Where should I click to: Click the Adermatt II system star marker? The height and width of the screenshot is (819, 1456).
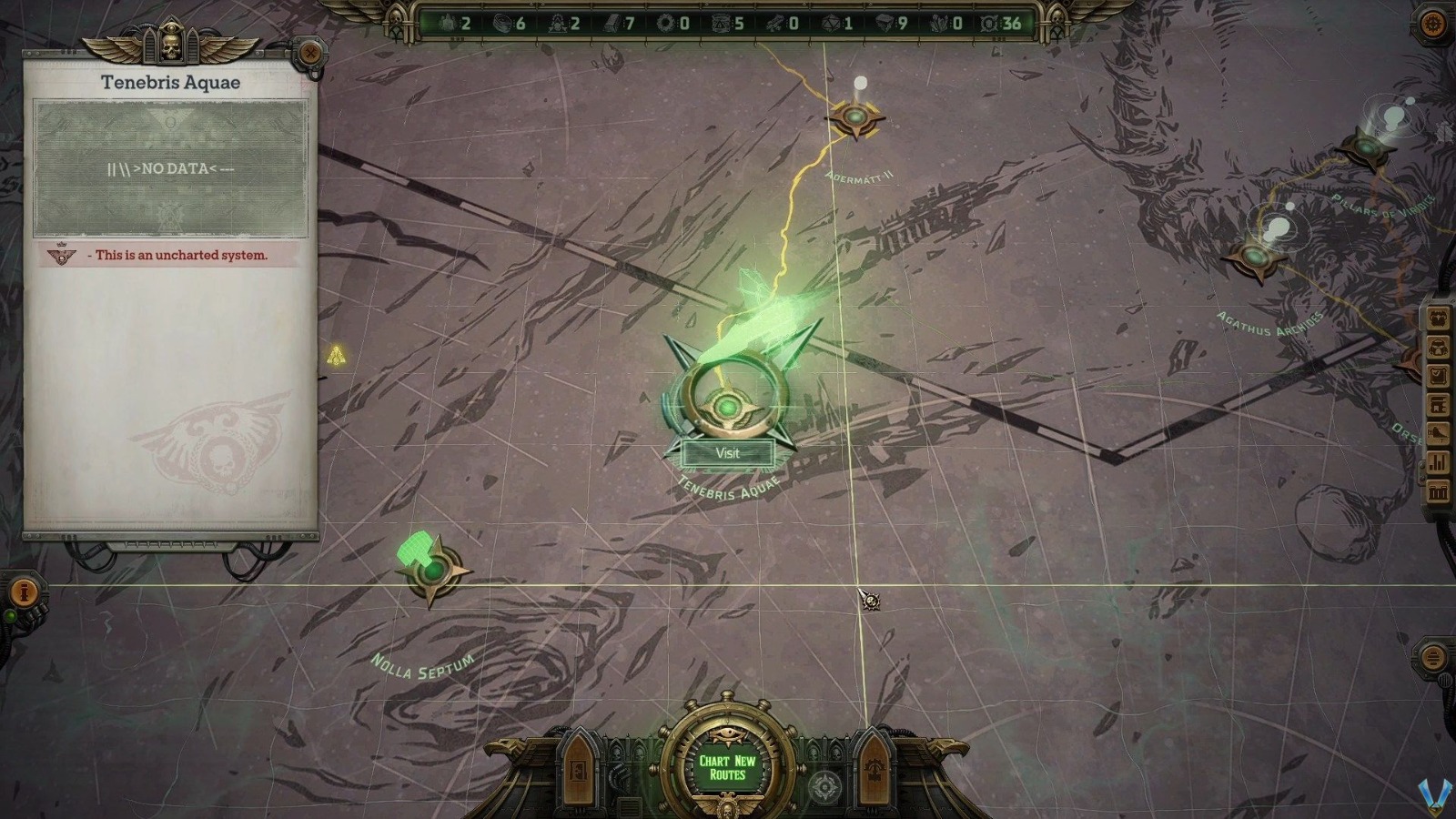855,118
